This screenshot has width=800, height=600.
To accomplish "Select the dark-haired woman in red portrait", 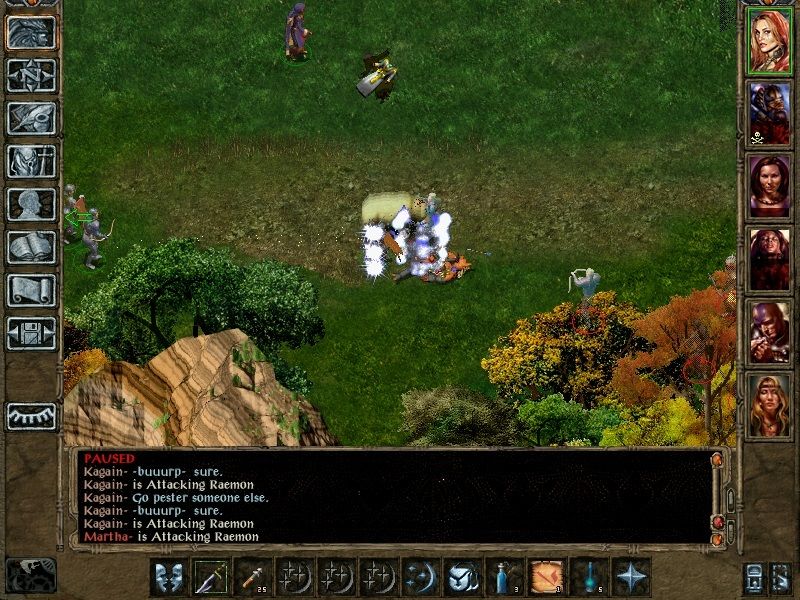I will pos(769,187).
